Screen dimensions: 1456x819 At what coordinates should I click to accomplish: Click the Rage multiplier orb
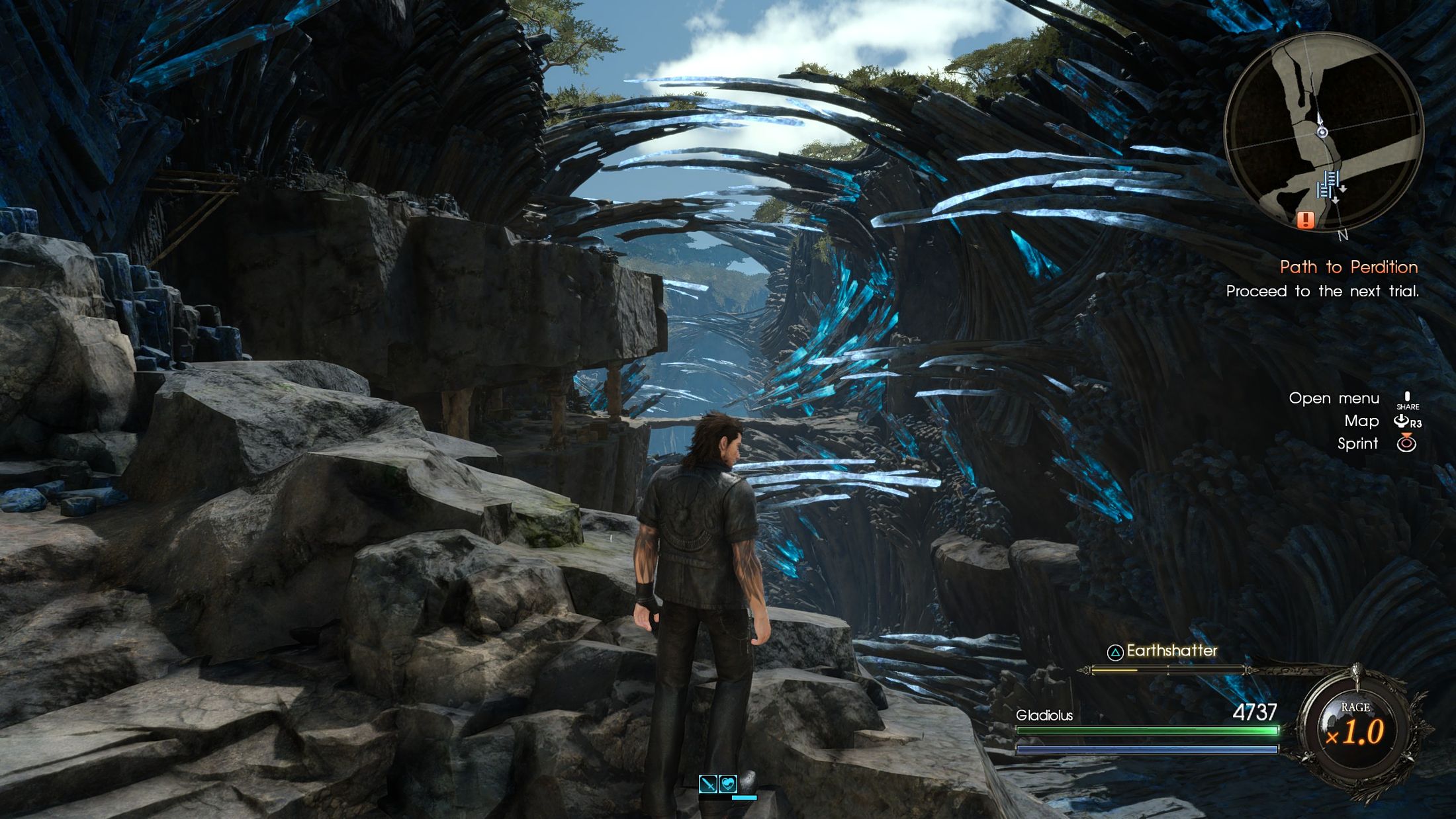[1355, 730]
